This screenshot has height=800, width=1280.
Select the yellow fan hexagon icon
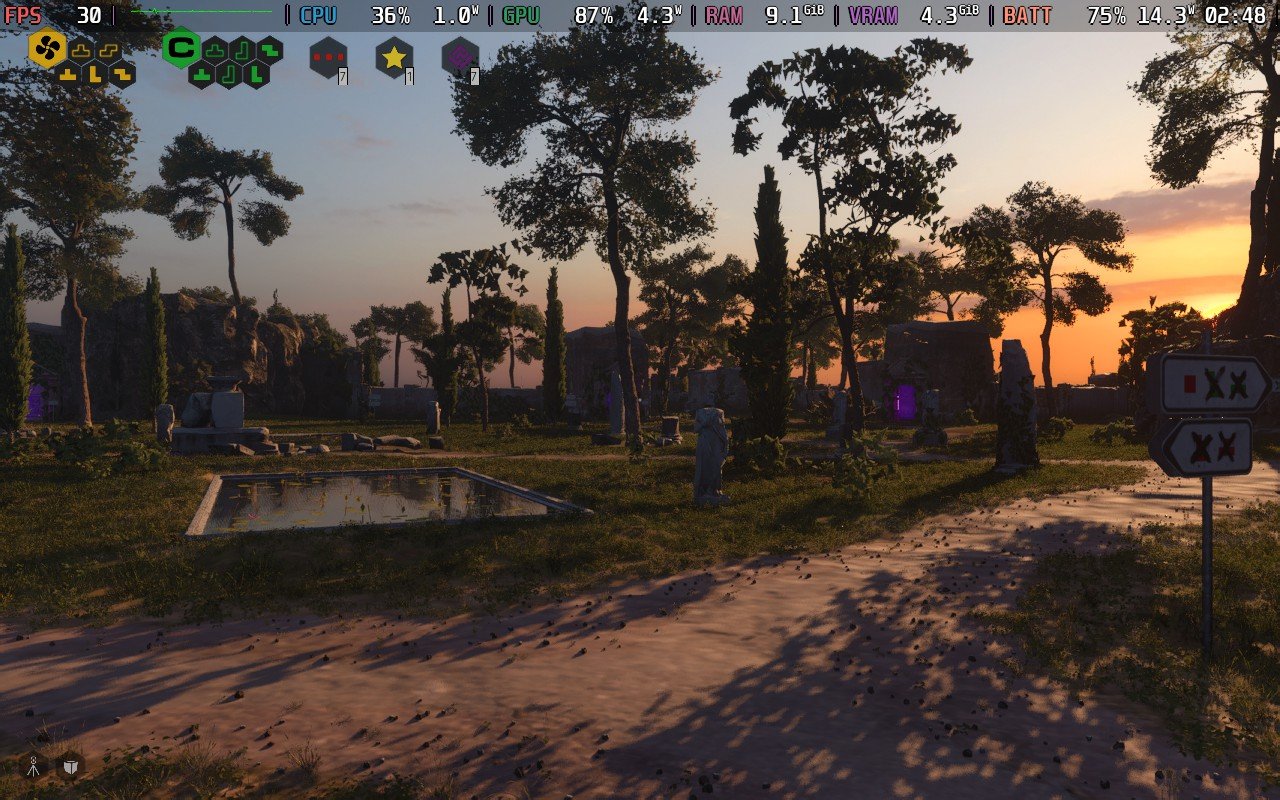click(47, 48)
